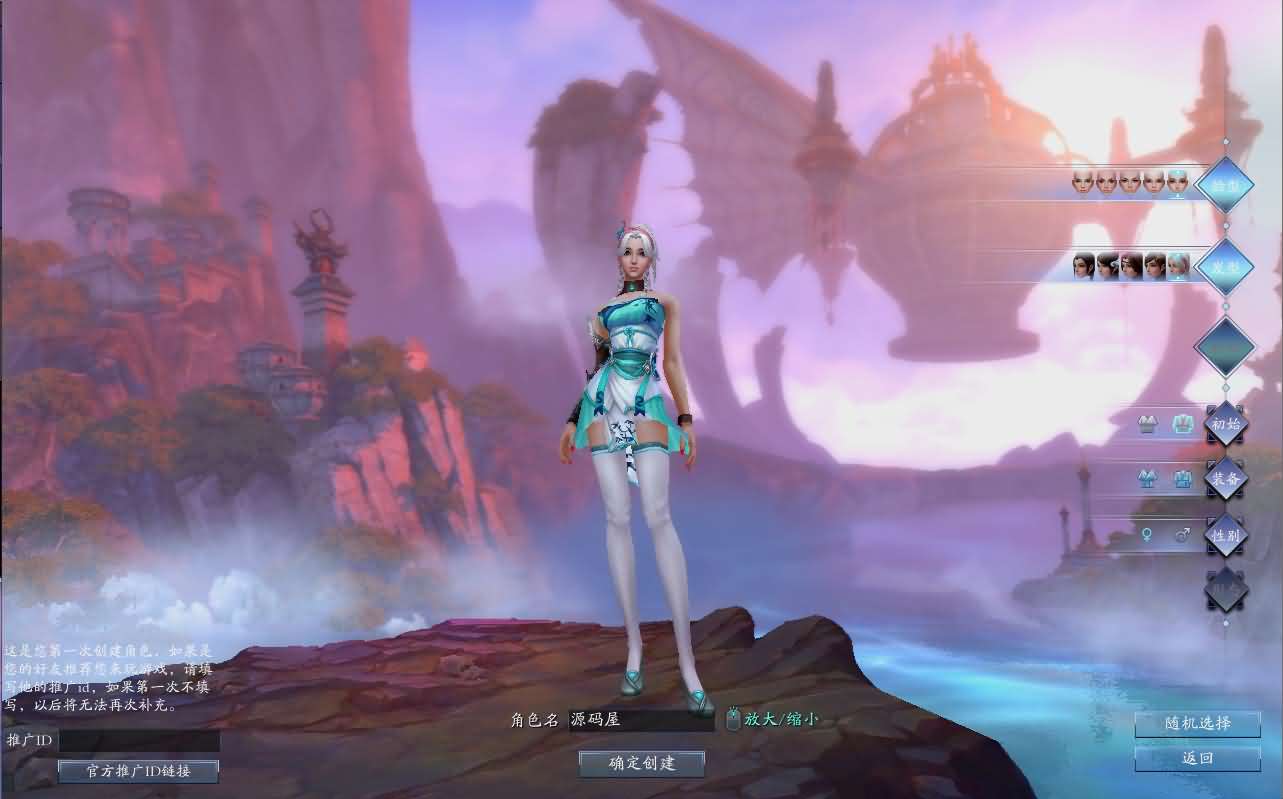The image size is (1283, 799).
Task: Select the female gender symbol
Action: point(1147,535)
